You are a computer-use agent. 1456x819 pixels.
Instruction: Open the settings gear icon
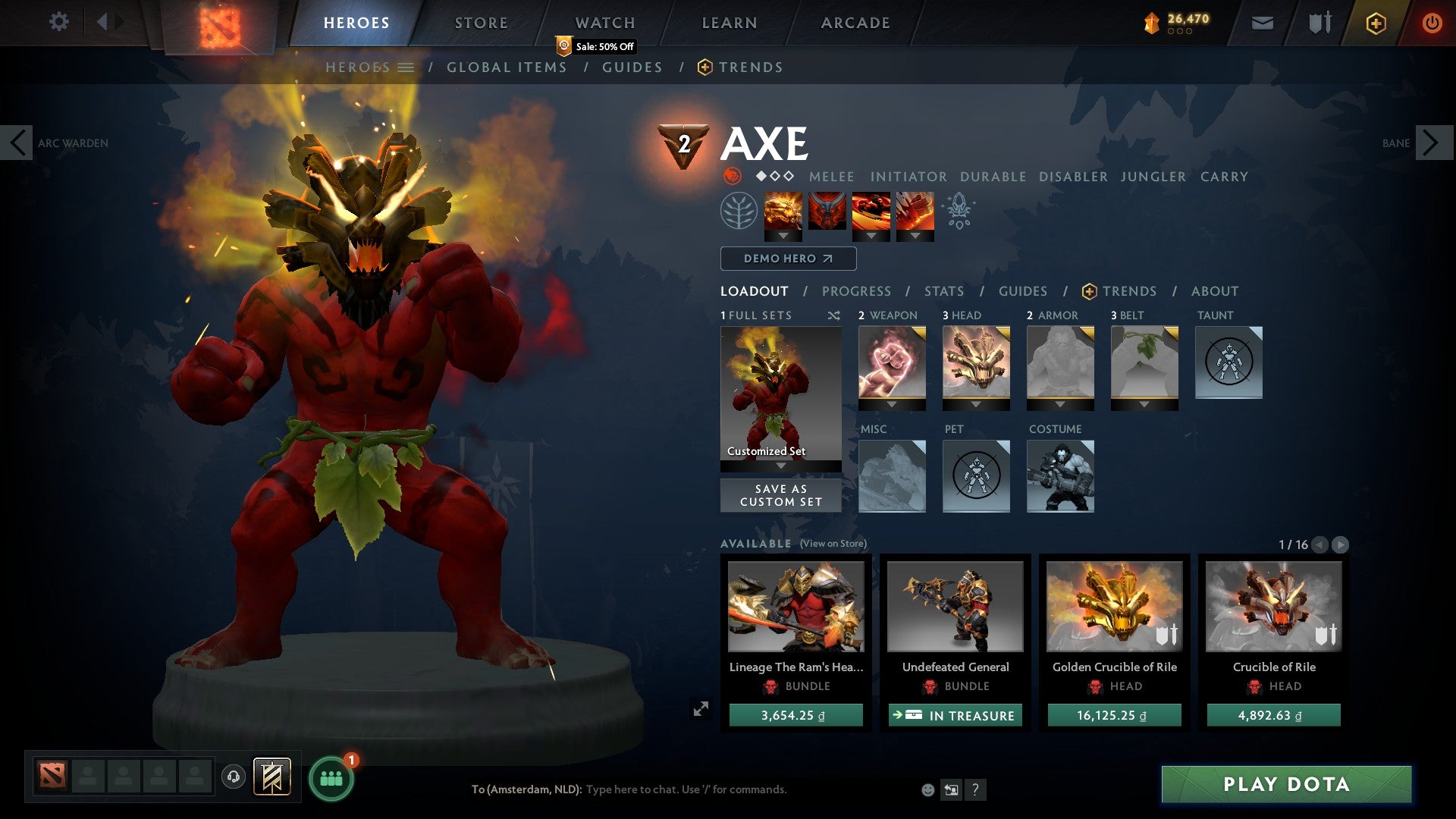pos(59,22)
